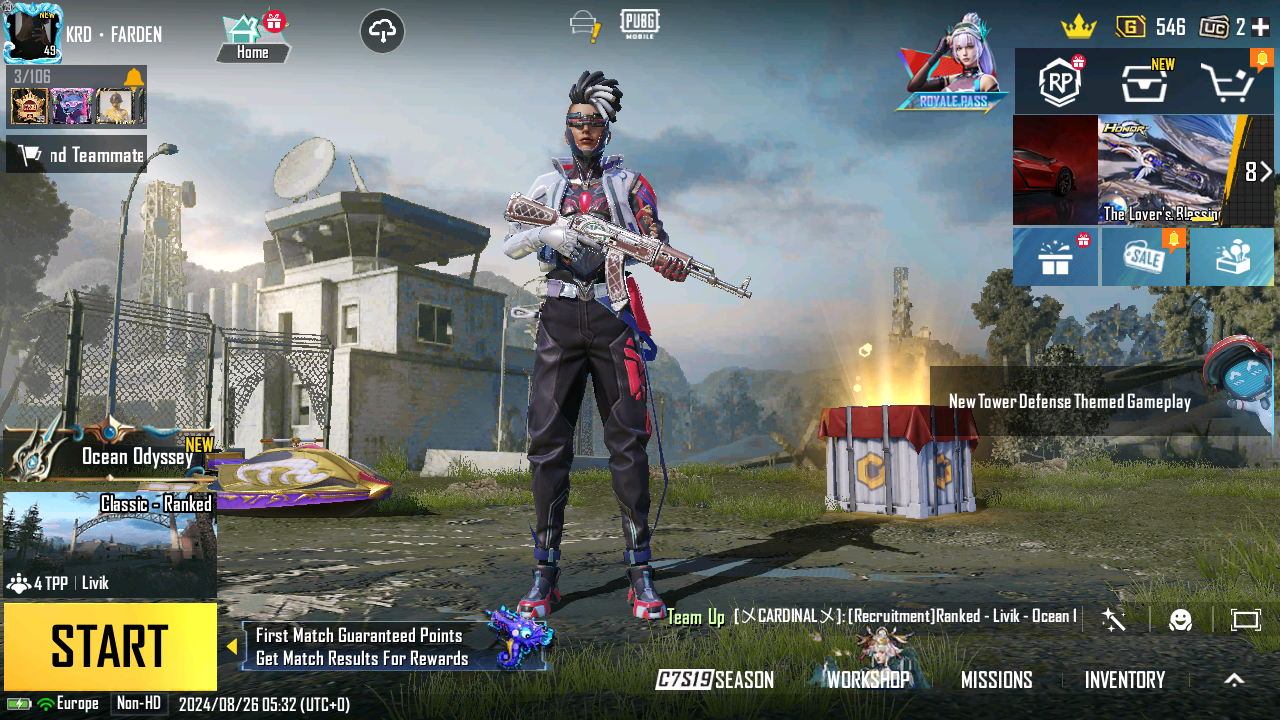The image size is (1280, 720).
Task: Open the MISSIONS menu
Action: tap(996, 680)
